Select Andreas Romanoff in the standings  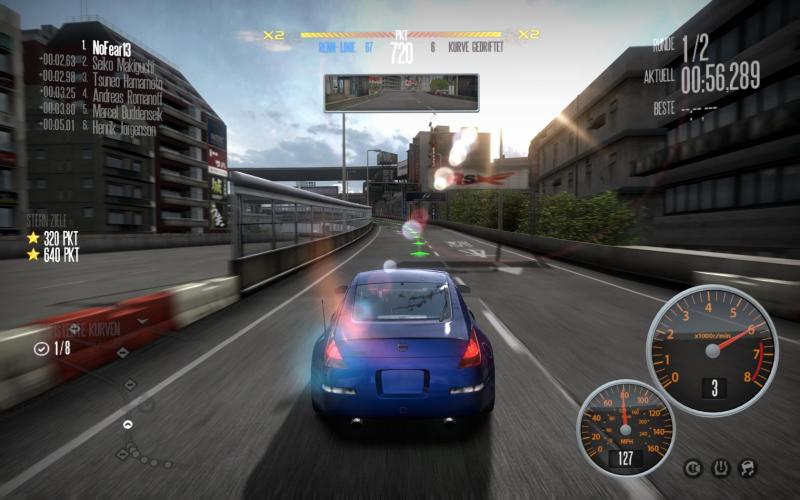pyautogui.click(x=127, y=93)
